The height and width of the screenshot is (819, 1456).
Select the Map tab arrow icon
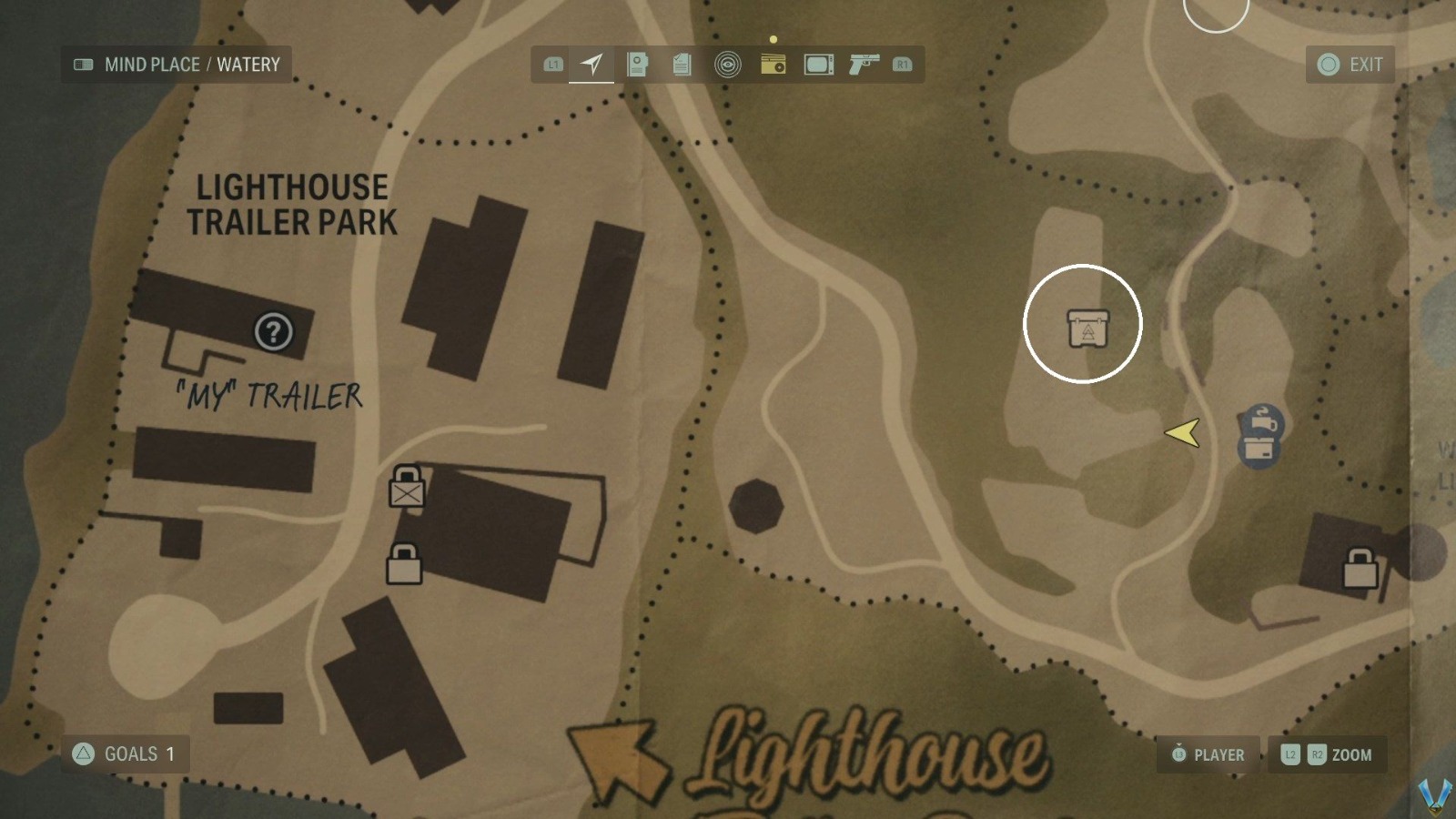point(591,63)
